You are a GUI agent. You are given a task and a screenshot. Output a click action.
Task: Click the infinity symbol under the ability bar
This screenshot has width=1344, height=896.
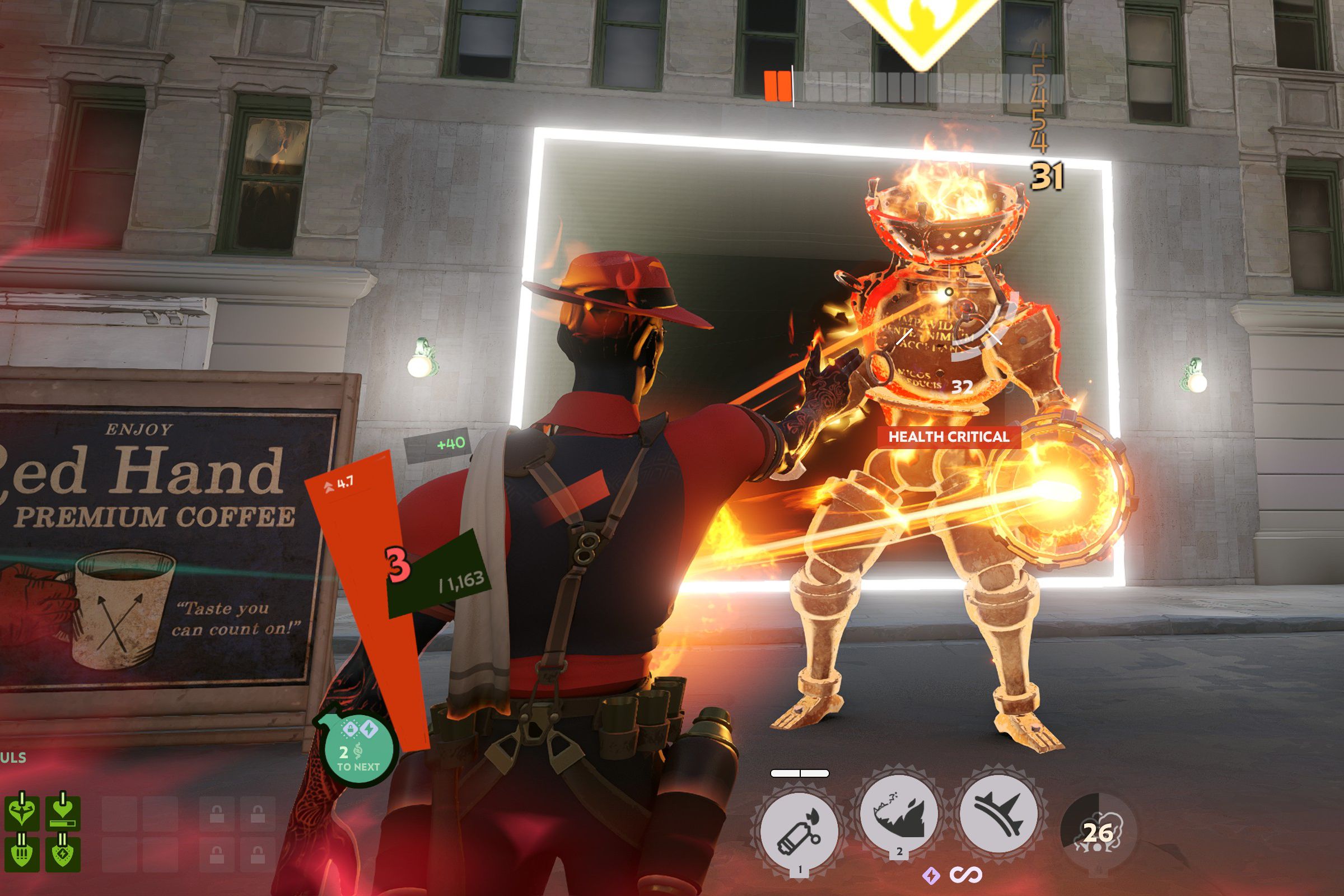point(967,874)
